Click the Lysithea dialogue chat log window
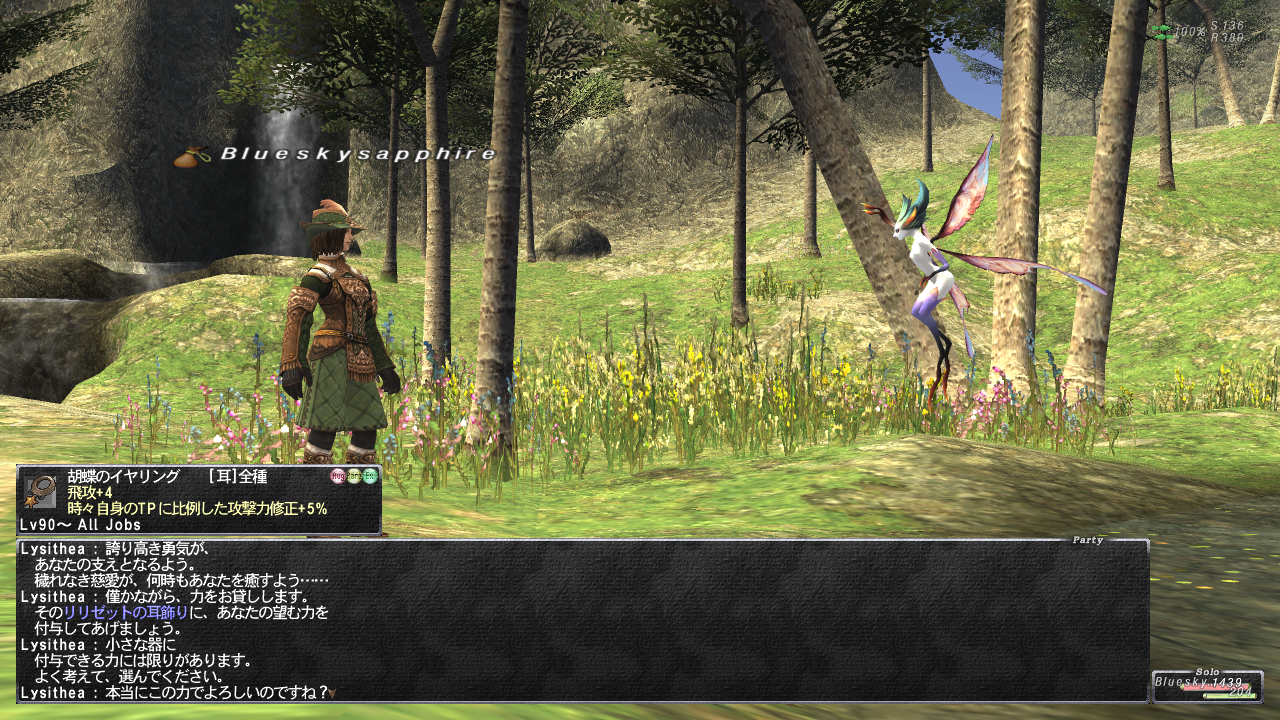Screen dimensions: 1280x720 pos(582,620)
